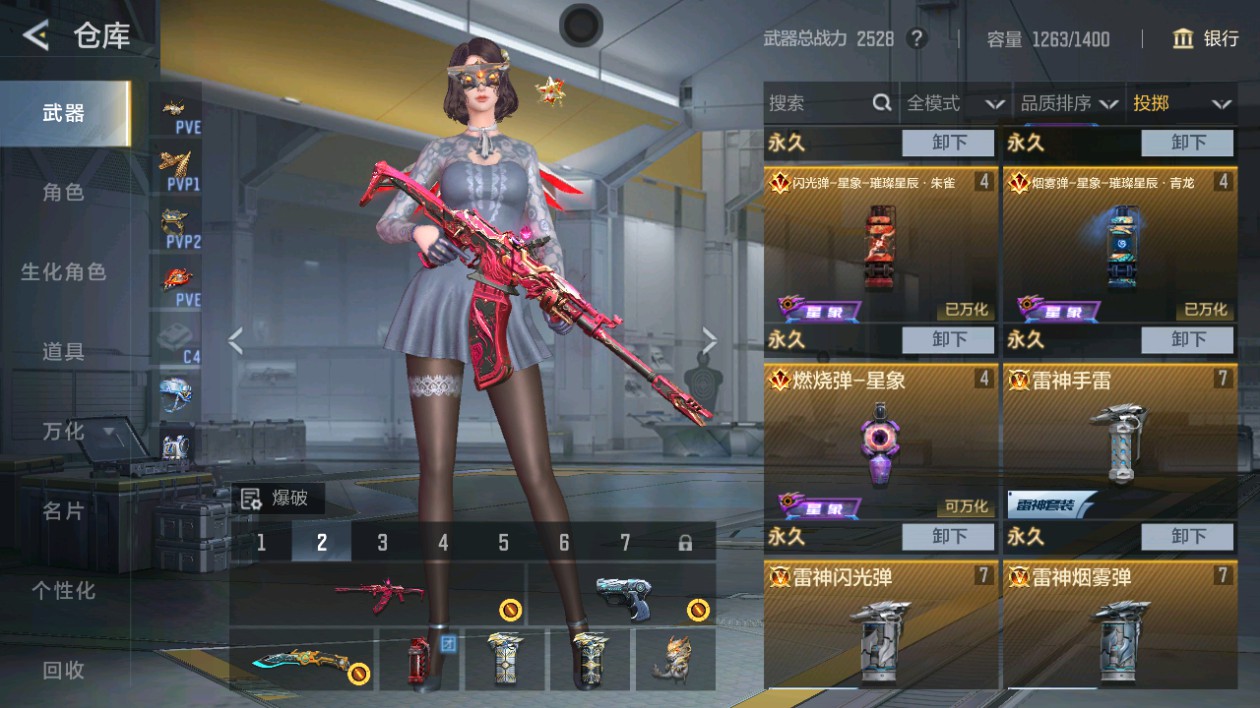Viewport: 1260px width, 708px height.
Task: Show the weapon power help question mark
Action: (916, 39)
